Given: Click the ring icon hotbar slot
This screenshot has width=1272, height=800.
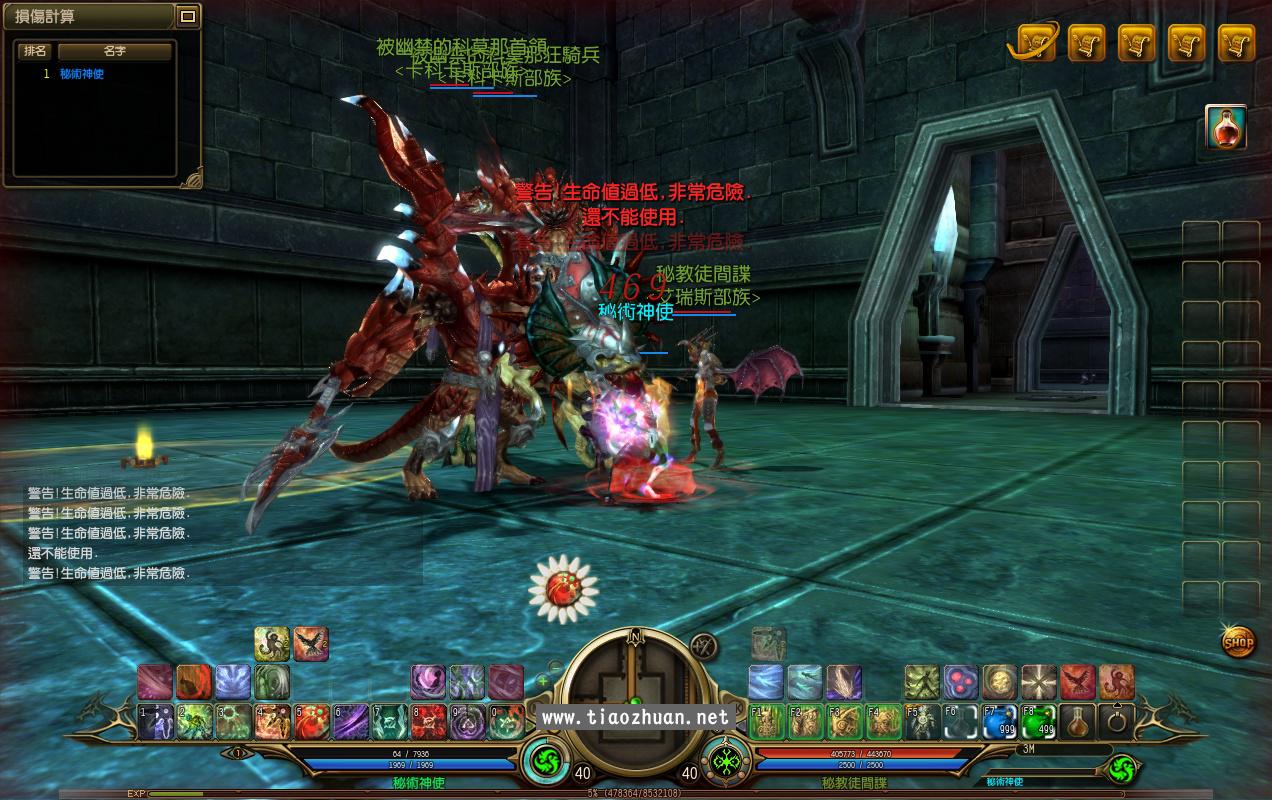Looking at the screenshot, I should pos(1116,721).
